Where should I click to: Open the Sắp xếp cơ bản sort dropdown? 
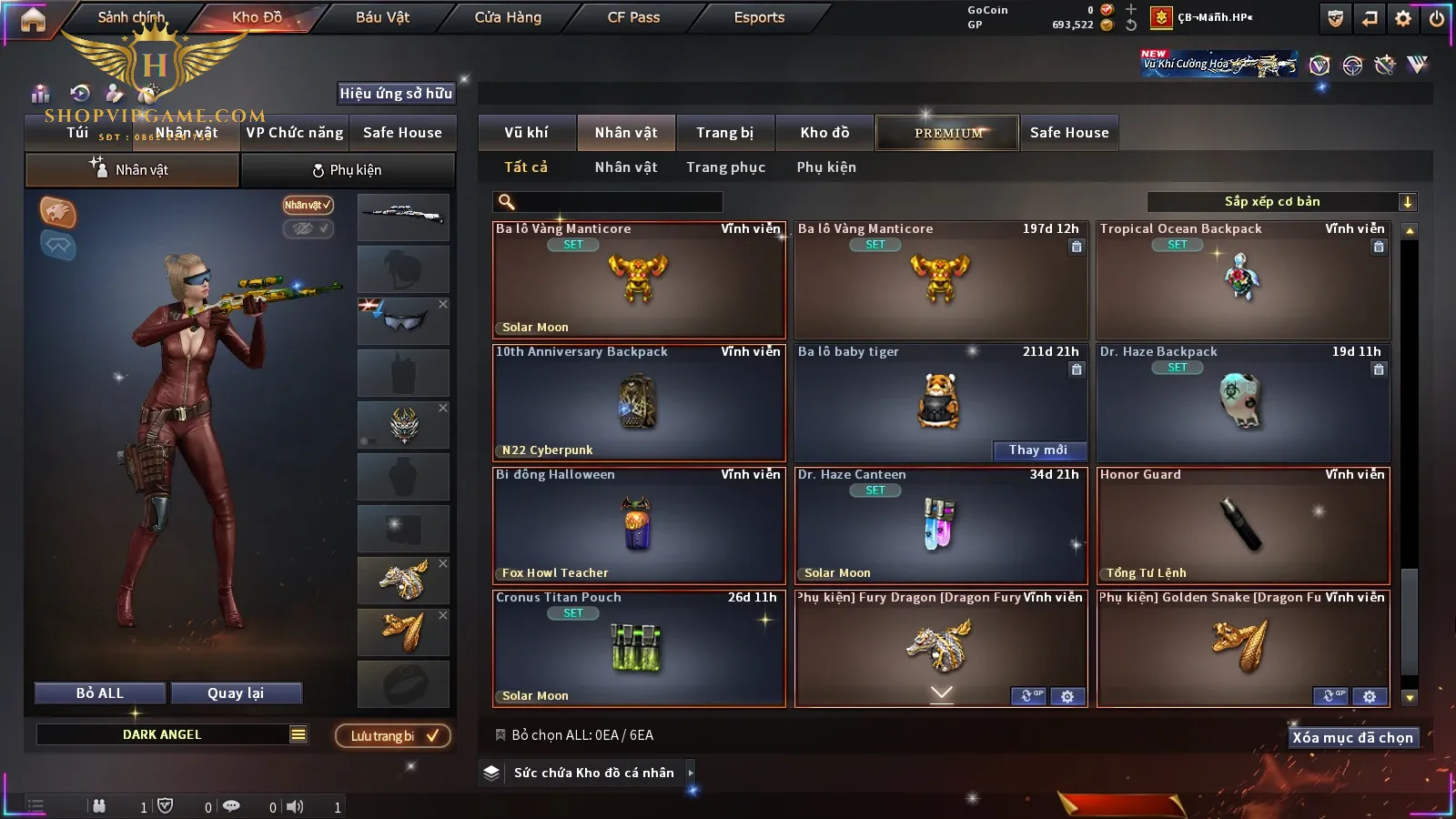(1281, 202)
